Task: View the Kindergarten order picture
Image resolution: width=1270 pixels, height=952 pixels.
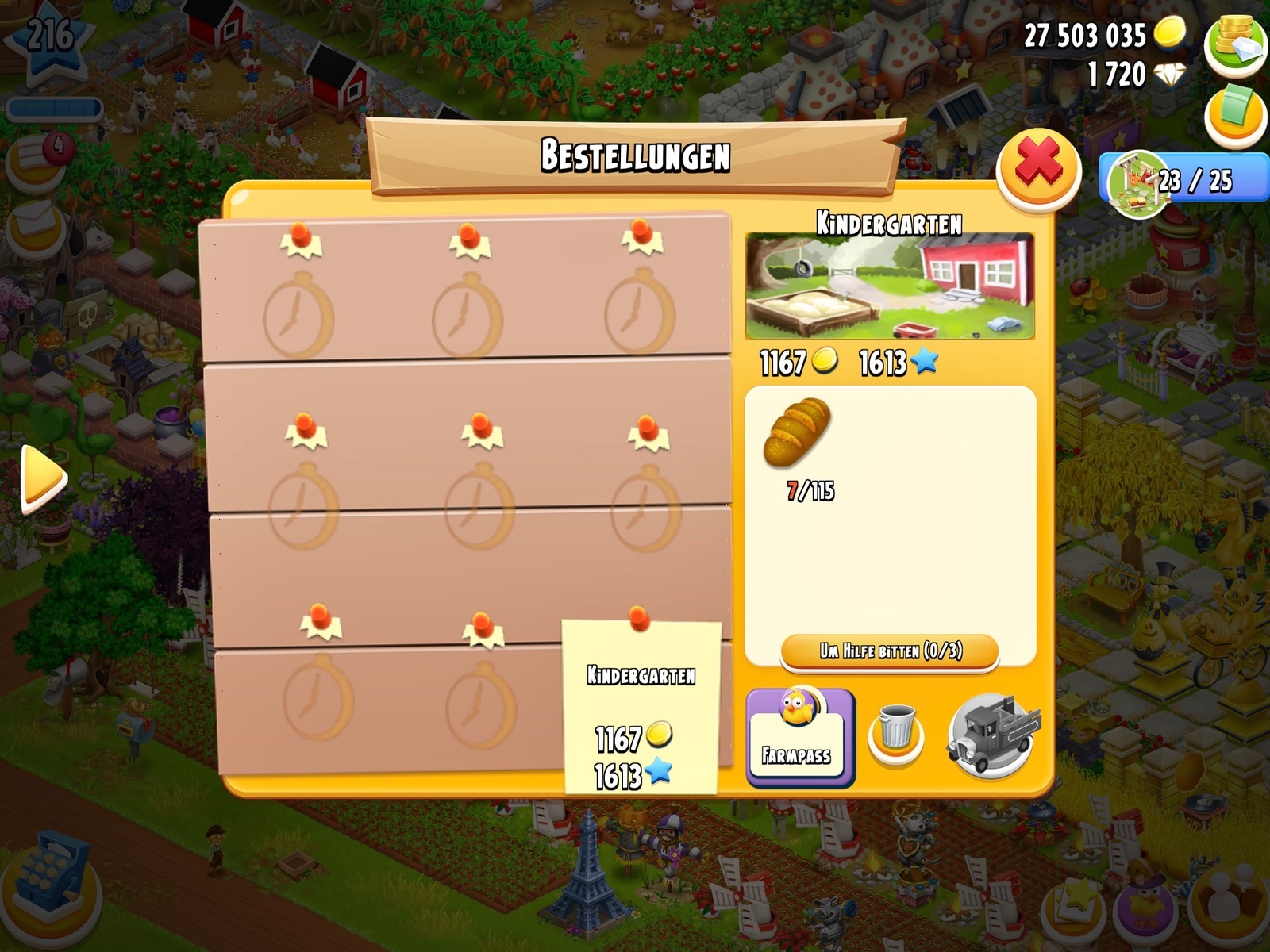Action: click(889, 286)
